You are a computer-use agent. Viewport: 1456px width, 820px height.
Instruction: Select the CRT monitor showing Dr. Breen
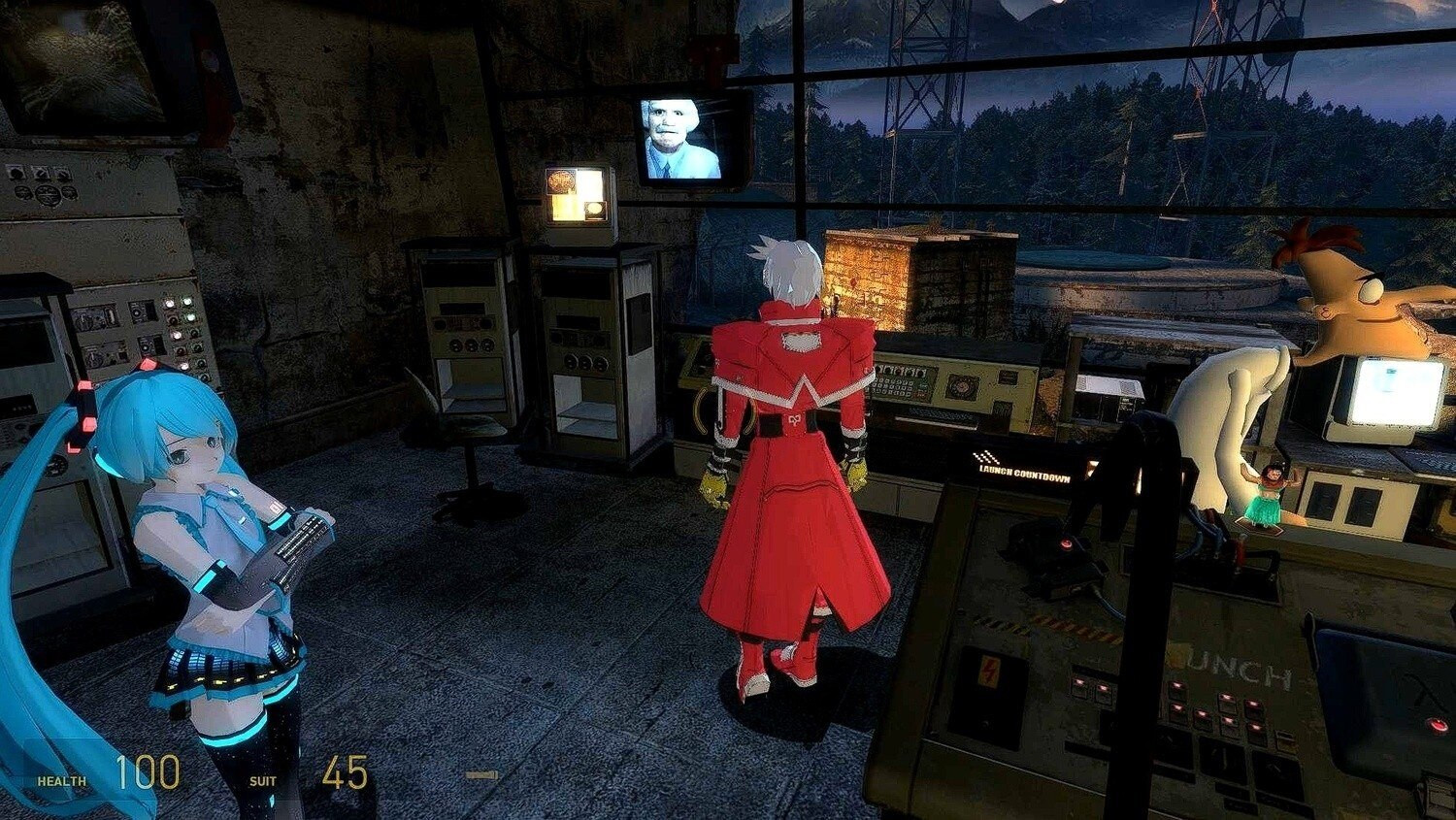pos(682,137)
